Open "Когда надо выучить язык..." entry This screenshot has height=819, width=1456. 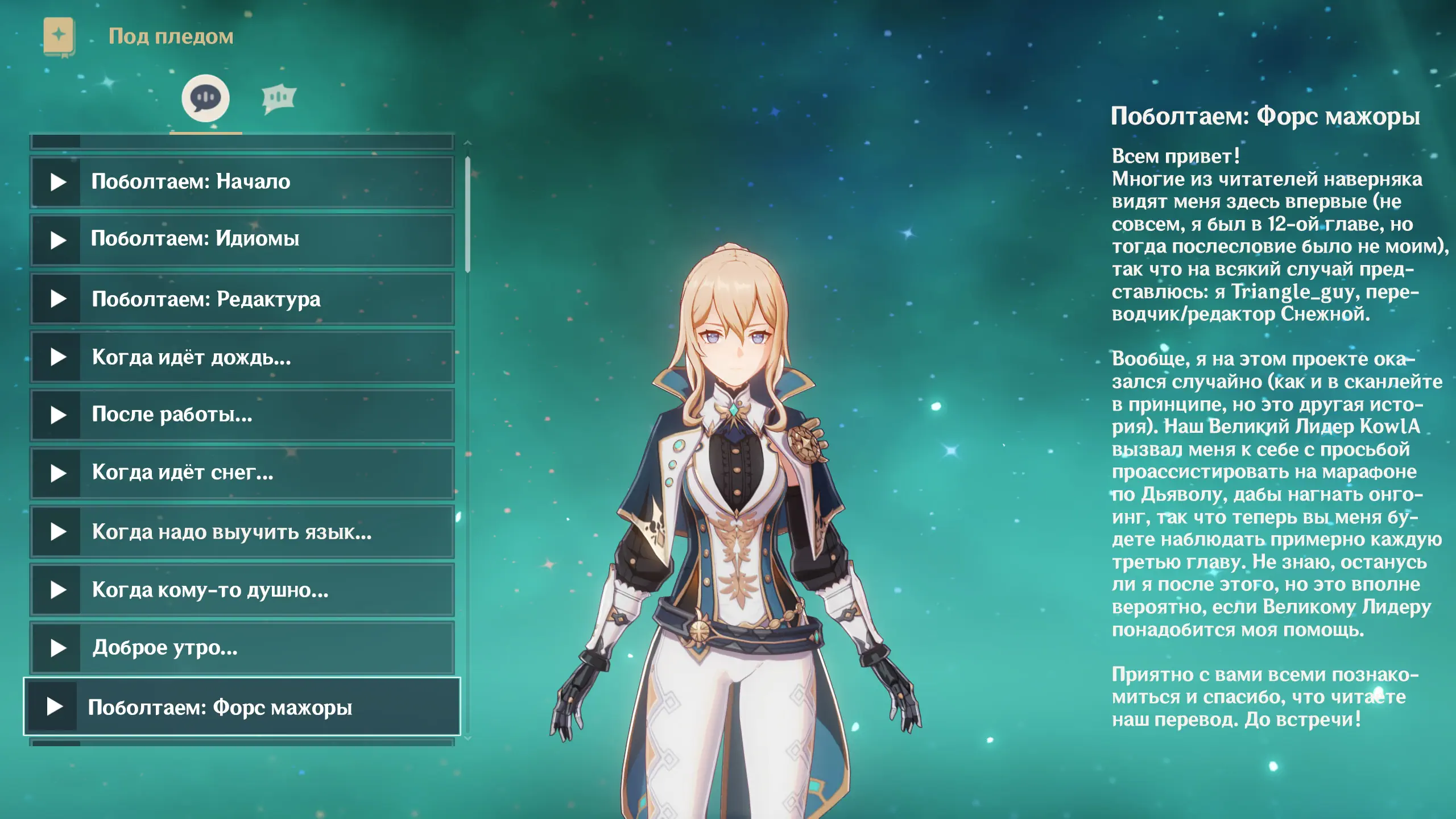242,532
